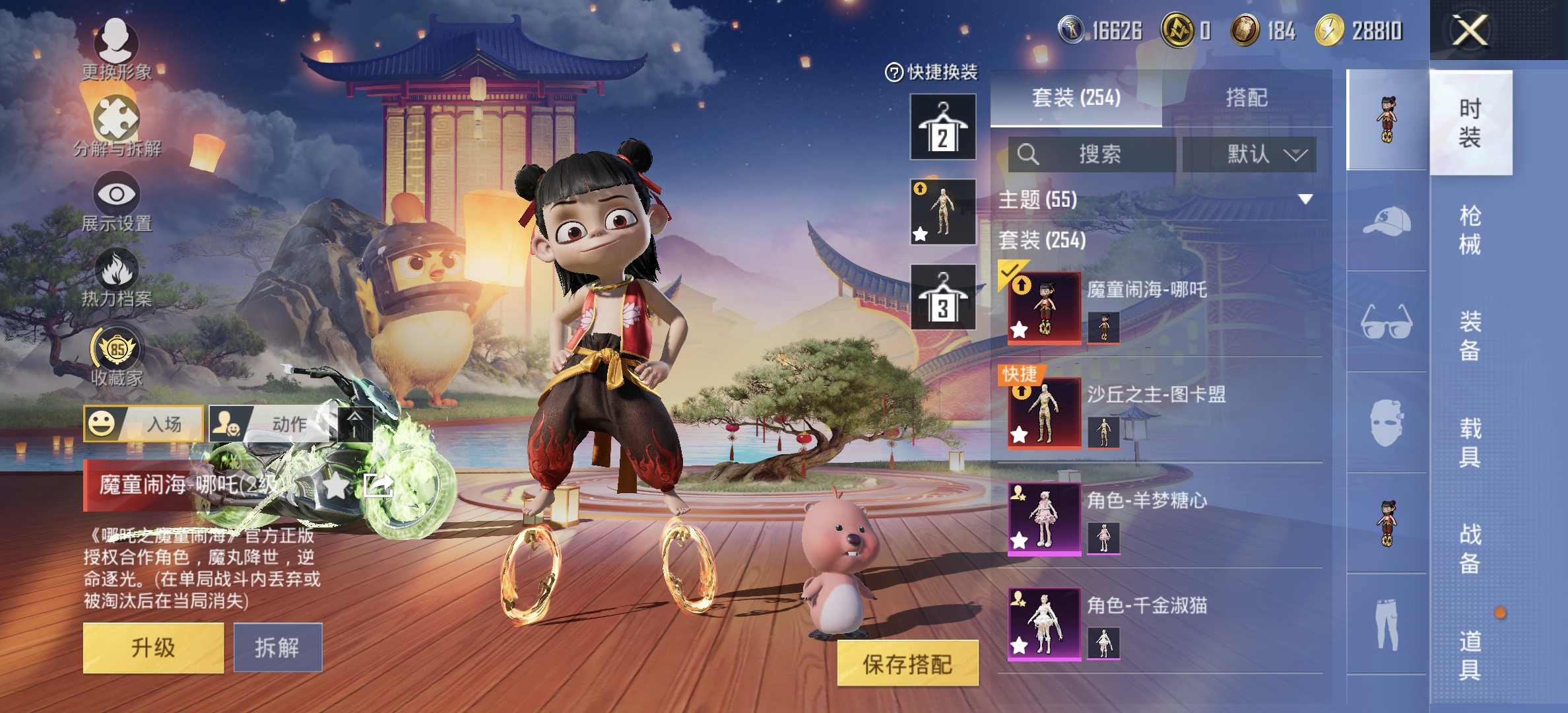Open the 枪械 firearms category
The height and width of the screenshot is (713, 1568).
(x=1470, y=230)
